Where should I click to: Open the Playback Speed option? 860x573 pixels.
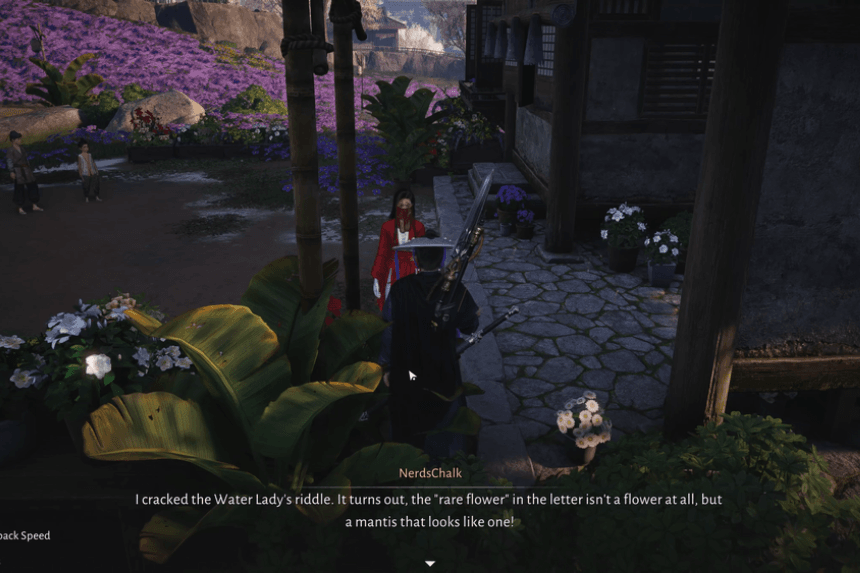pos(24,535)
